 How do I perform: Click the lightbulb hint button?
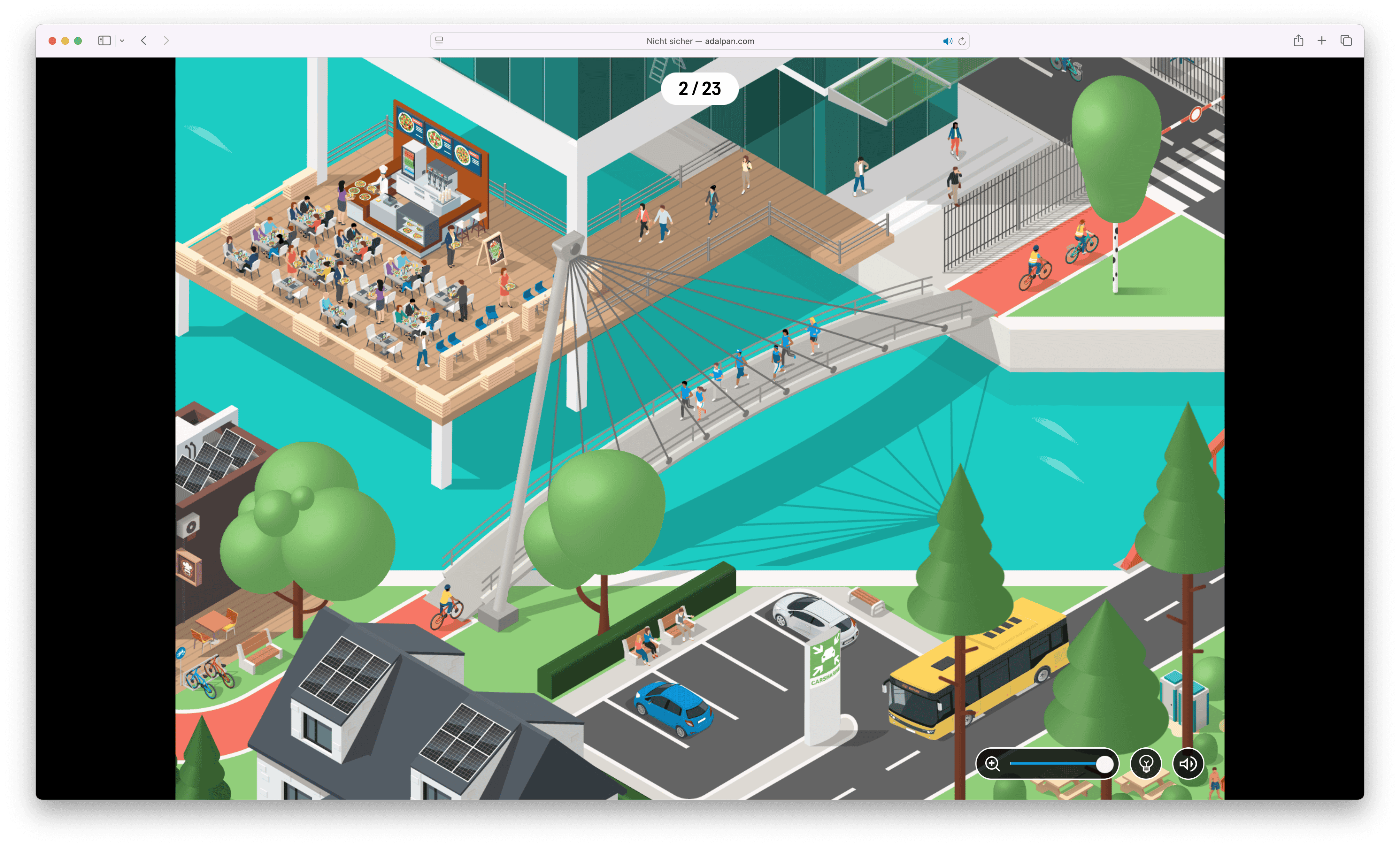click(x=1145, y=764)
